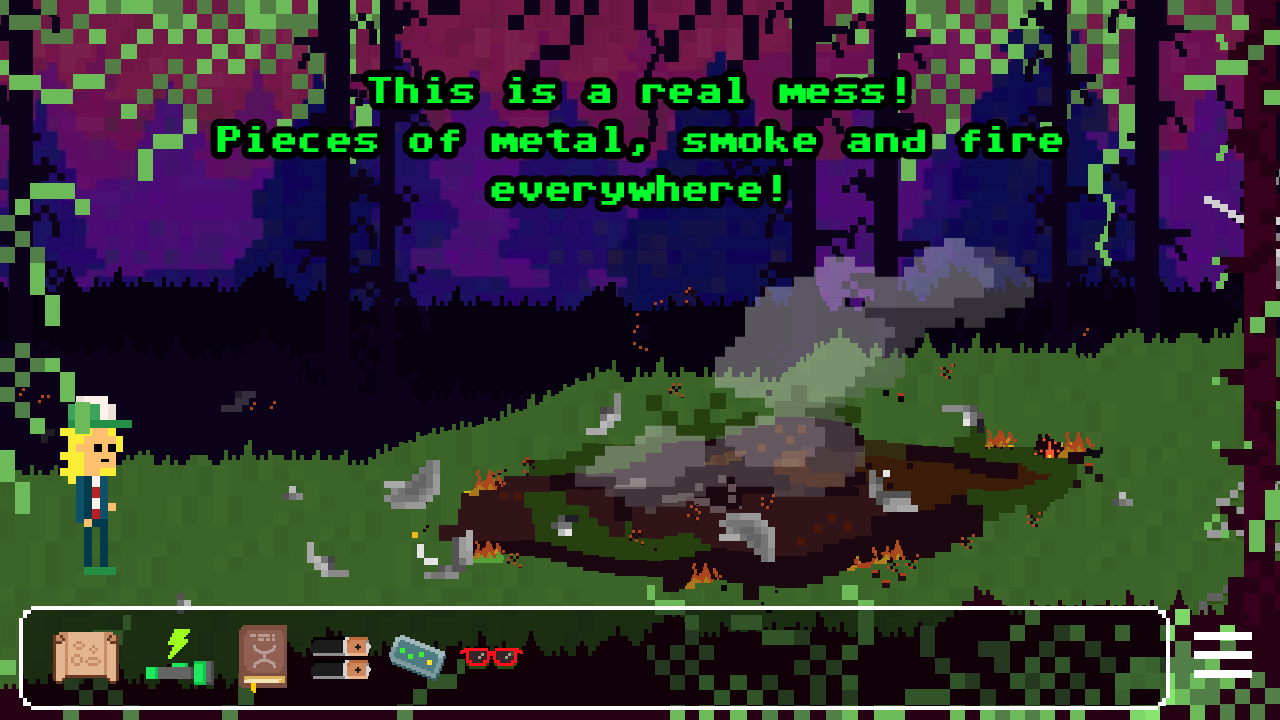The width and height of the screenshot is (1280, 720).
Task: Select the character wearing the cap
Action: (93, 480)
